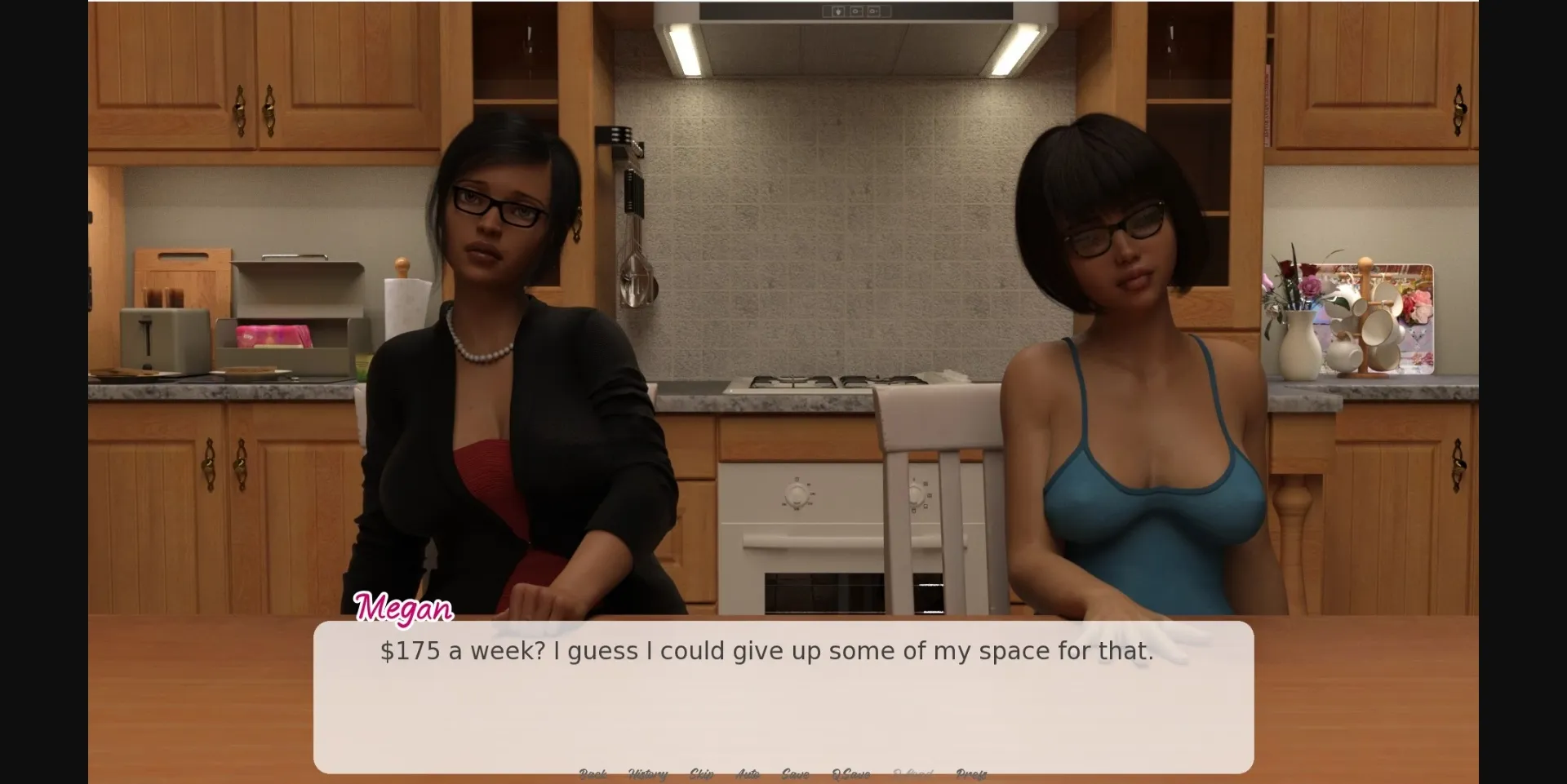Open the Prefs settings menu
1567x784 pixels.
click(971, 773)
